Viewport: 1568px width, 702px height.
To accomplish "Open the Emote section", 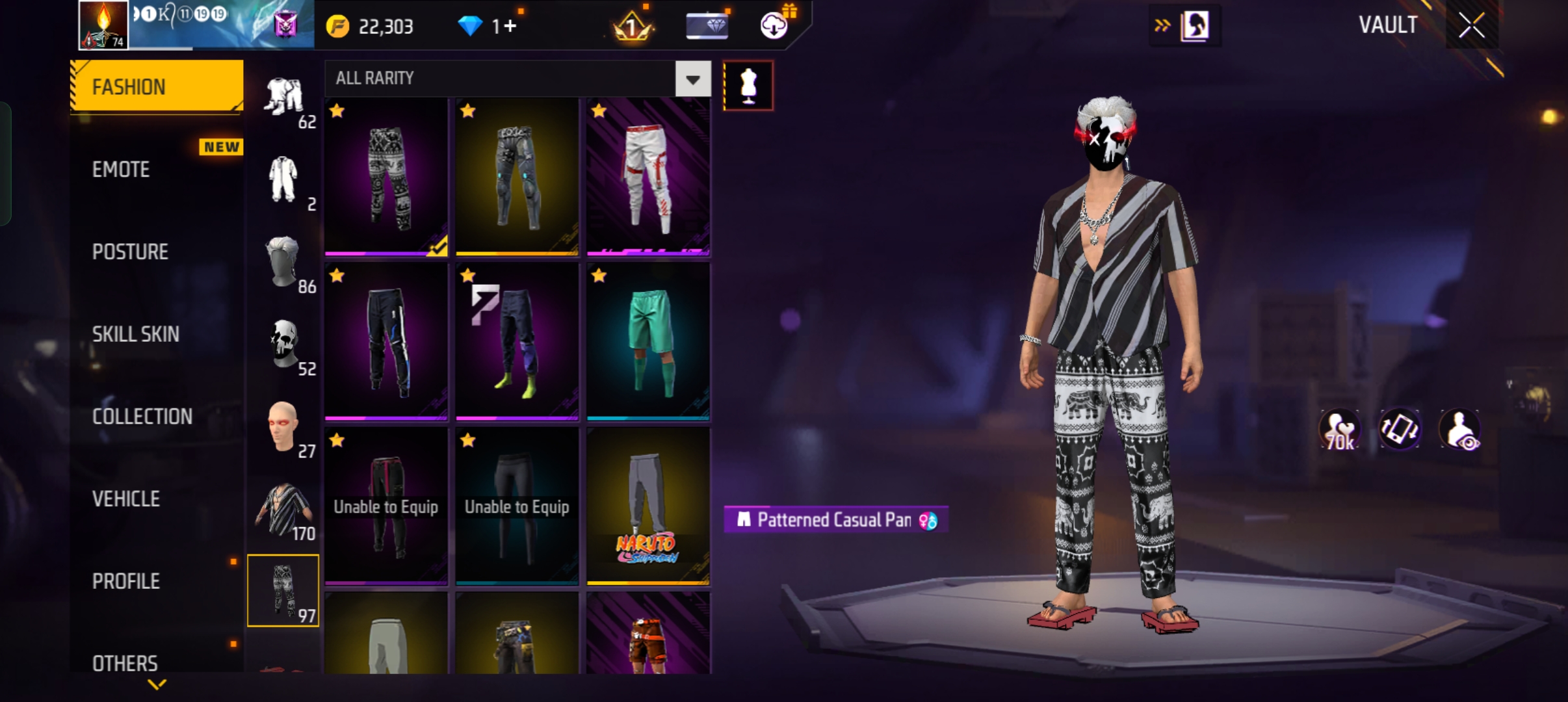I will 122,170.
